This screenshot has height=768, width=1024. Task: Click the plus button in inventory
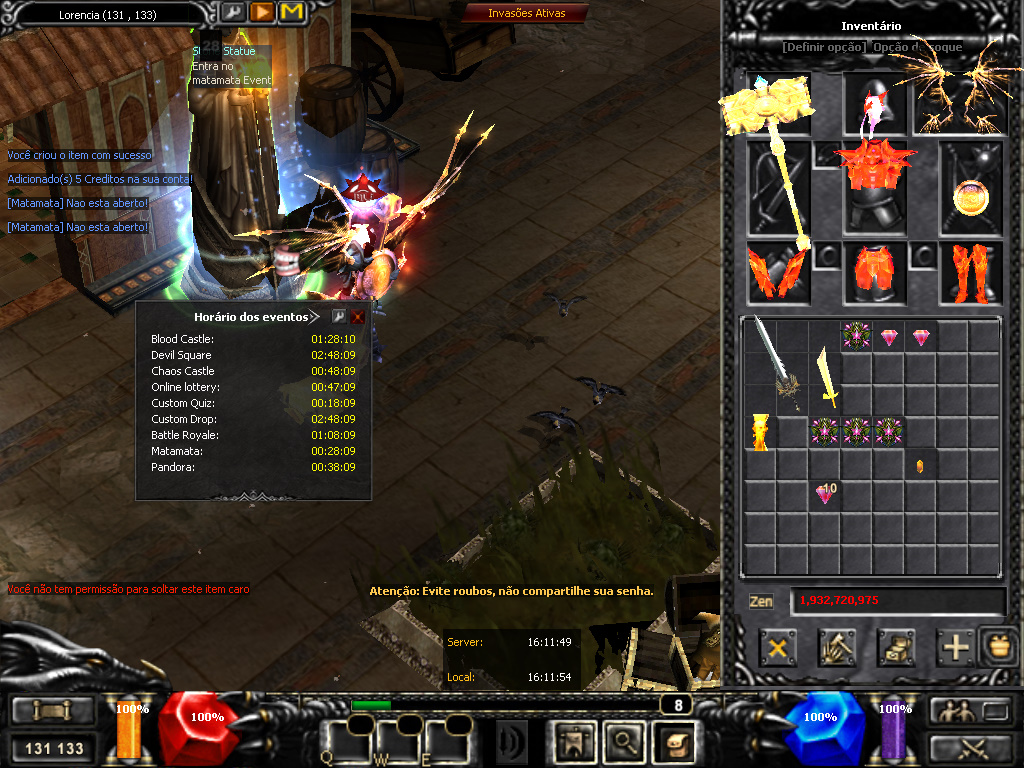956,648
